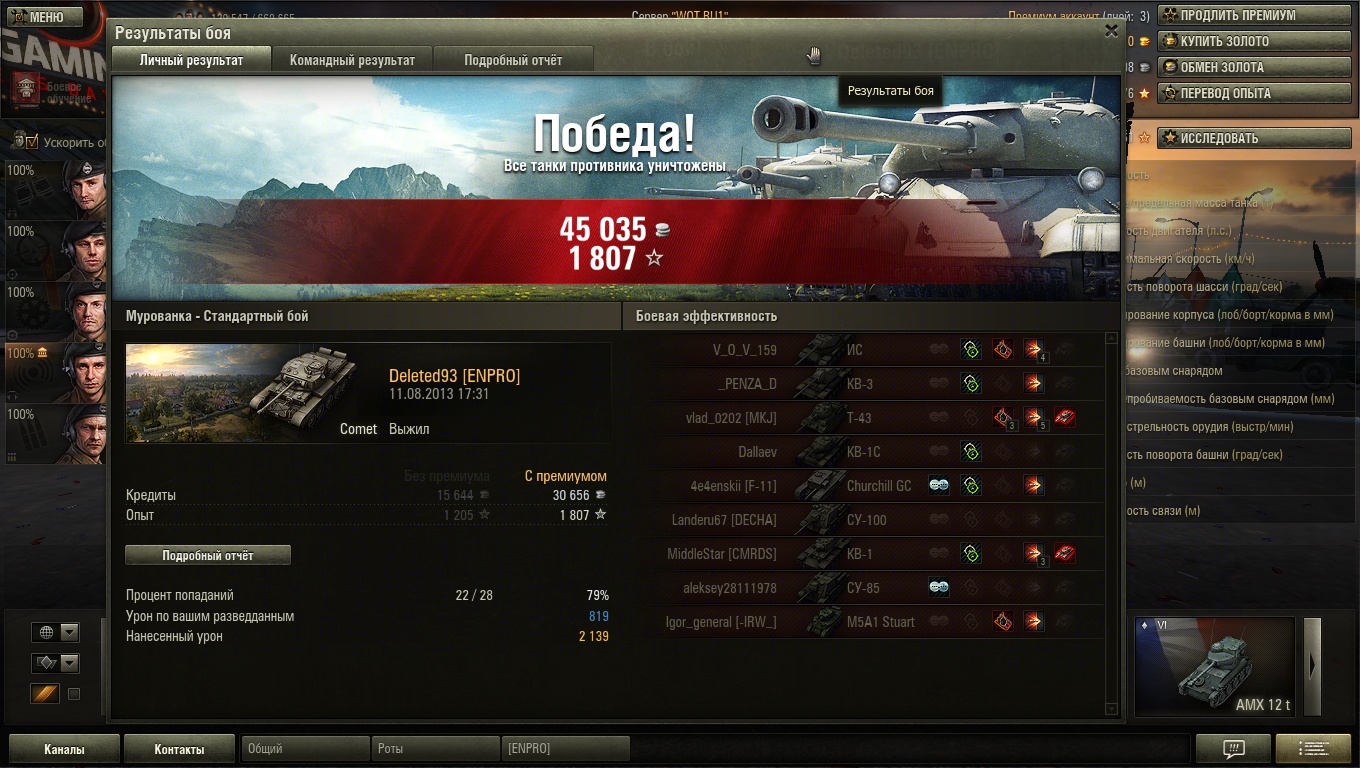Open the МЕНЮ button

(42, 17)
